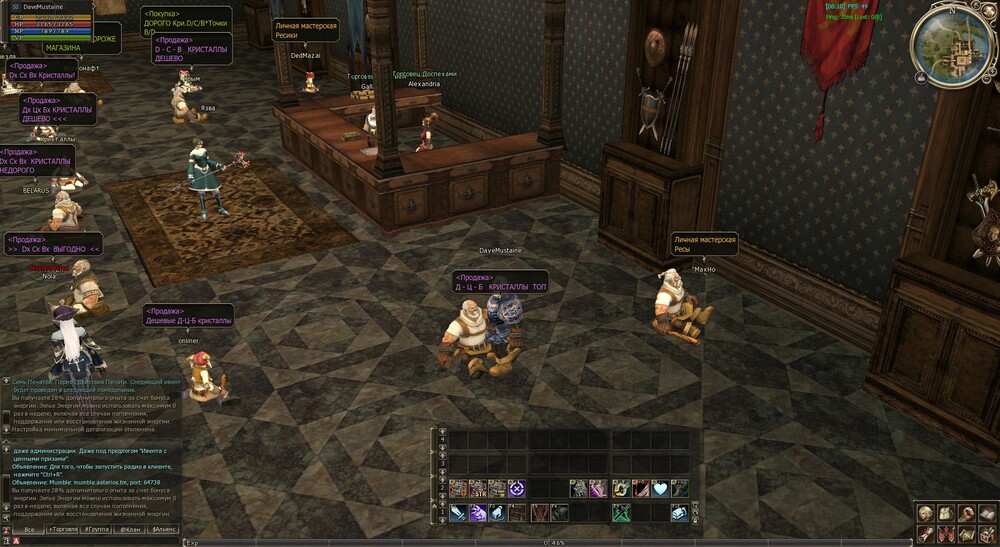
Task: Select the #Группа party chat tab
Action: [97, 529]
